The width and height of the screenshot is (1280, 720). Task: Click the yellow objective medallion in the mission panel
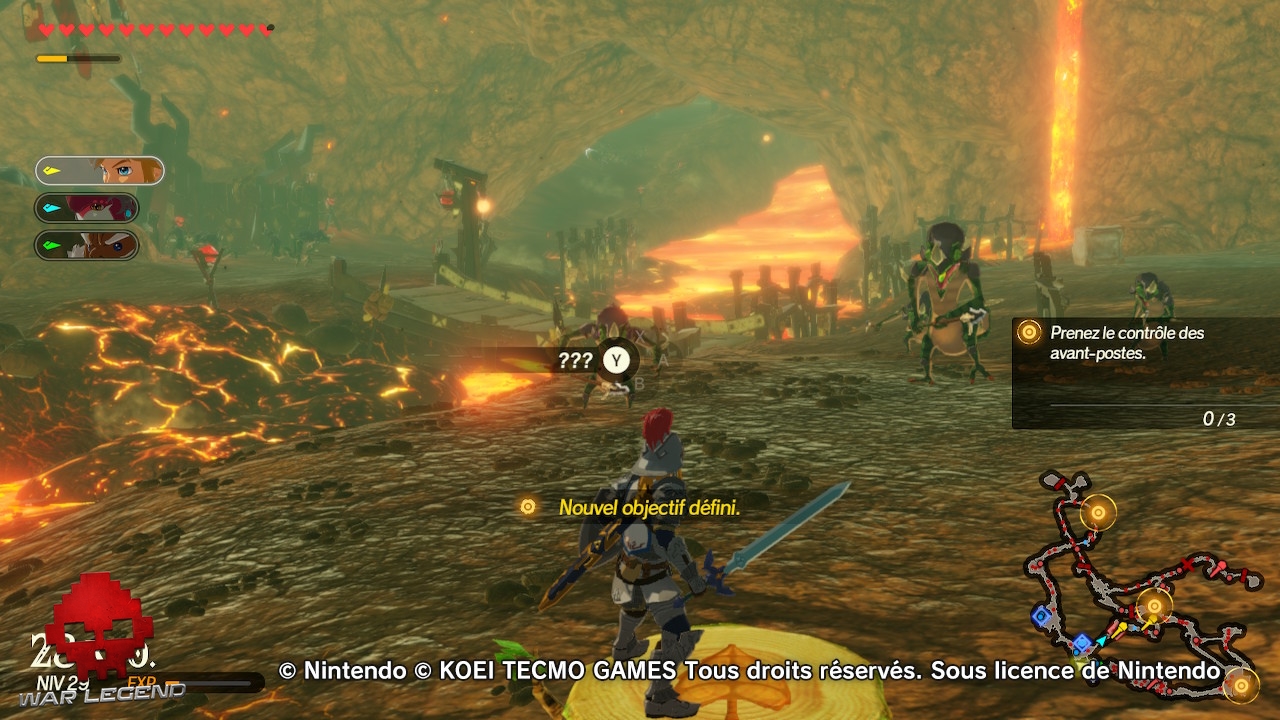click(1027, 333)
